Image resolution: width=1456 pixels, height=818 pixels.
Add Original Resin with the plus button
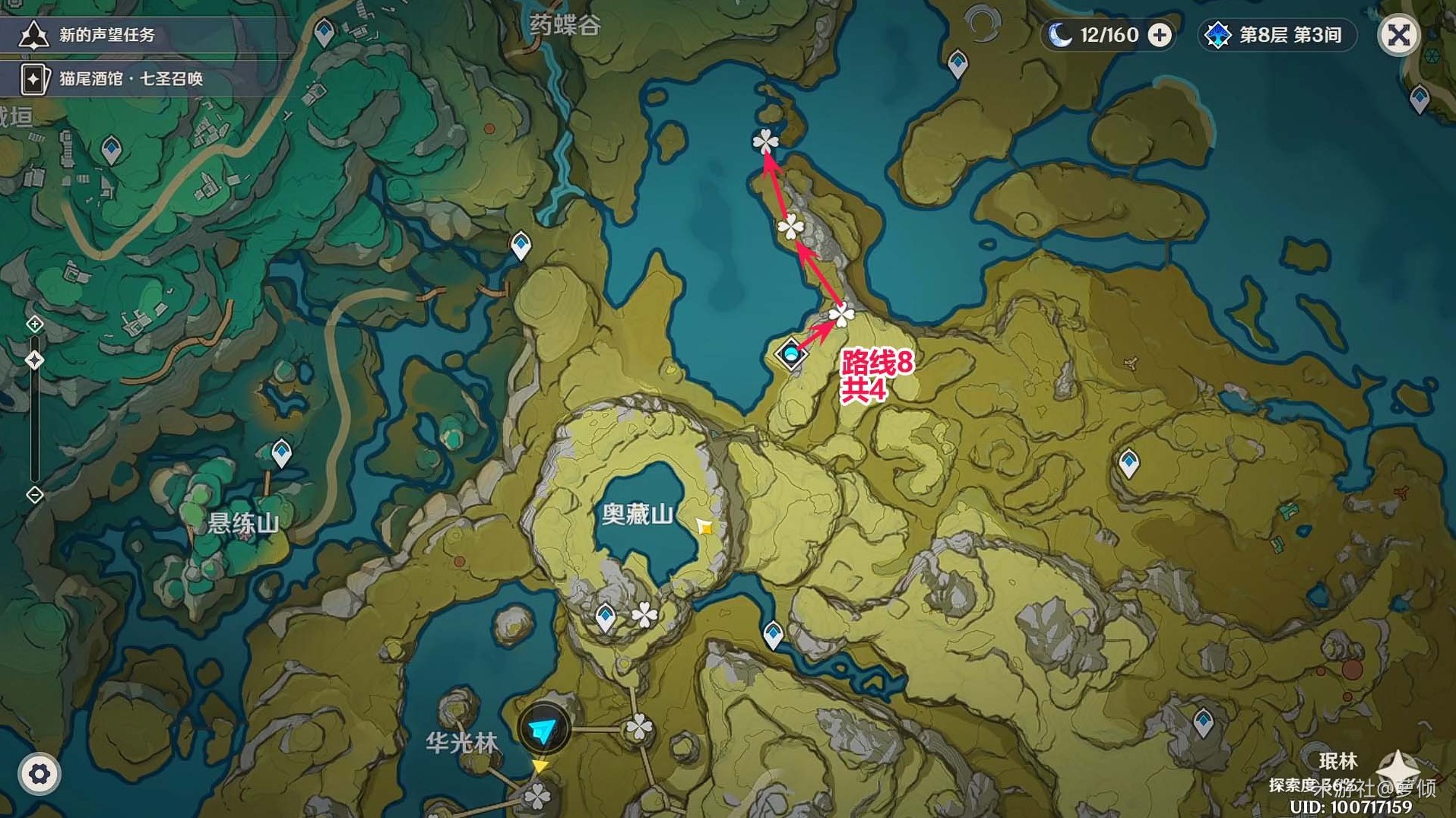[1160, 35]
